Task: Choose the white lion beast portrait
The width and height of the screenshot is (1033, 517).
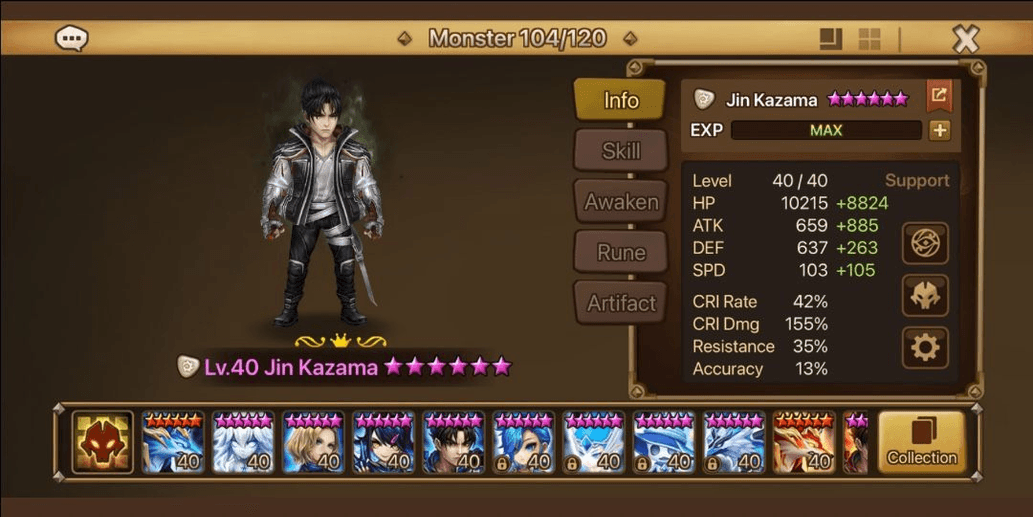Action: (x=242, y=442)
